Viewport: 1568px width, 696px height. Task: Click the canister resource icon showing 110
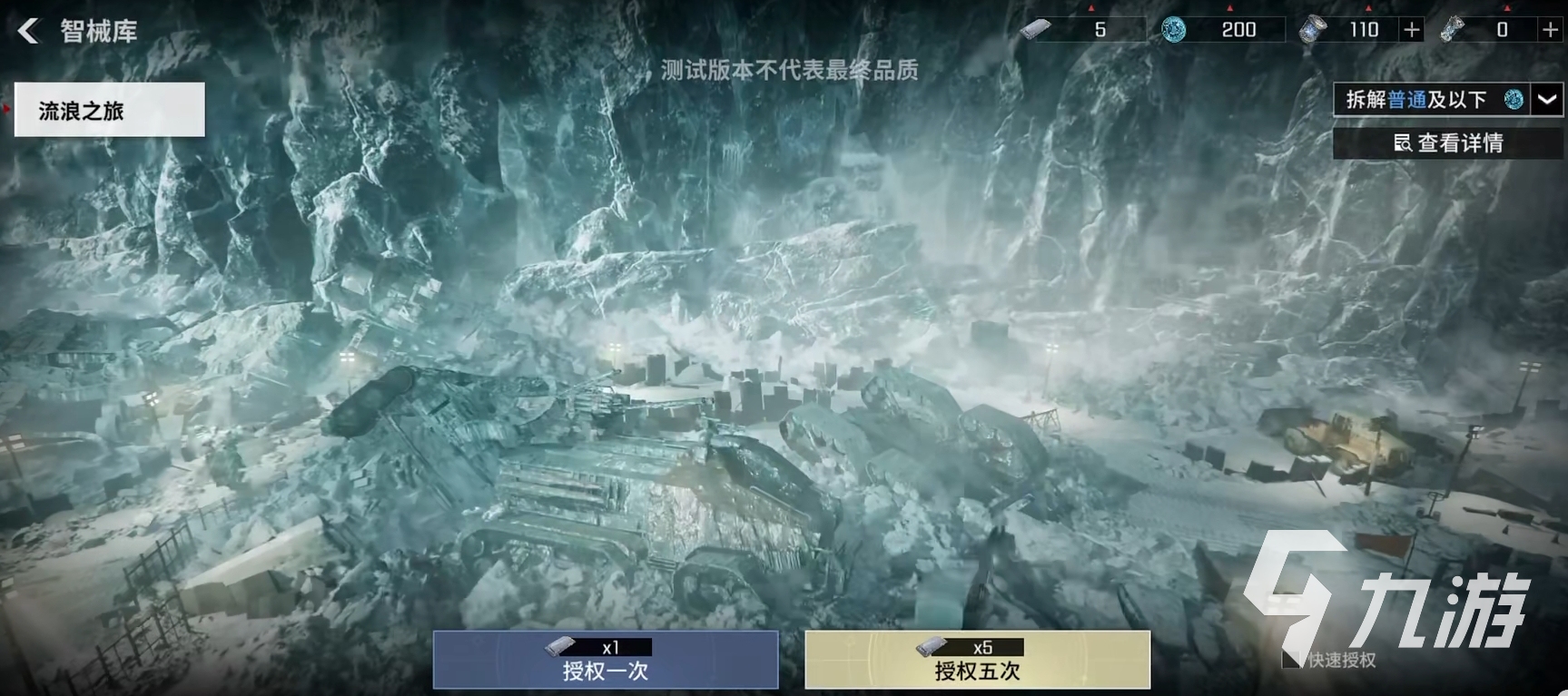(x=1315, y=28)
